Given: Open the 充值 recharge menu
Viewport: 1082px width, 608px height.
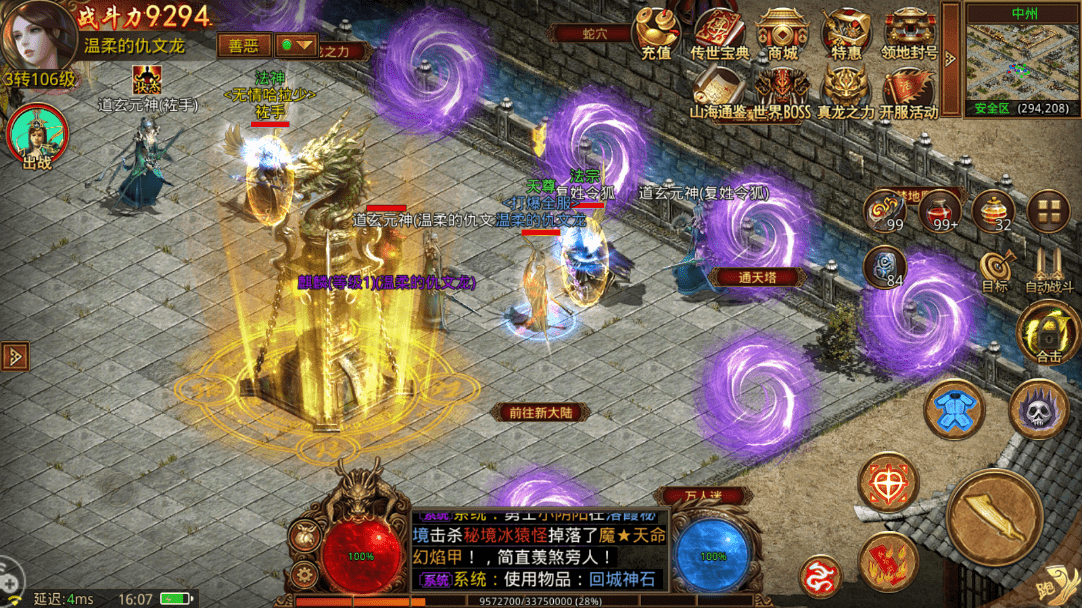Looking at the screenshot, I should 656,33.
